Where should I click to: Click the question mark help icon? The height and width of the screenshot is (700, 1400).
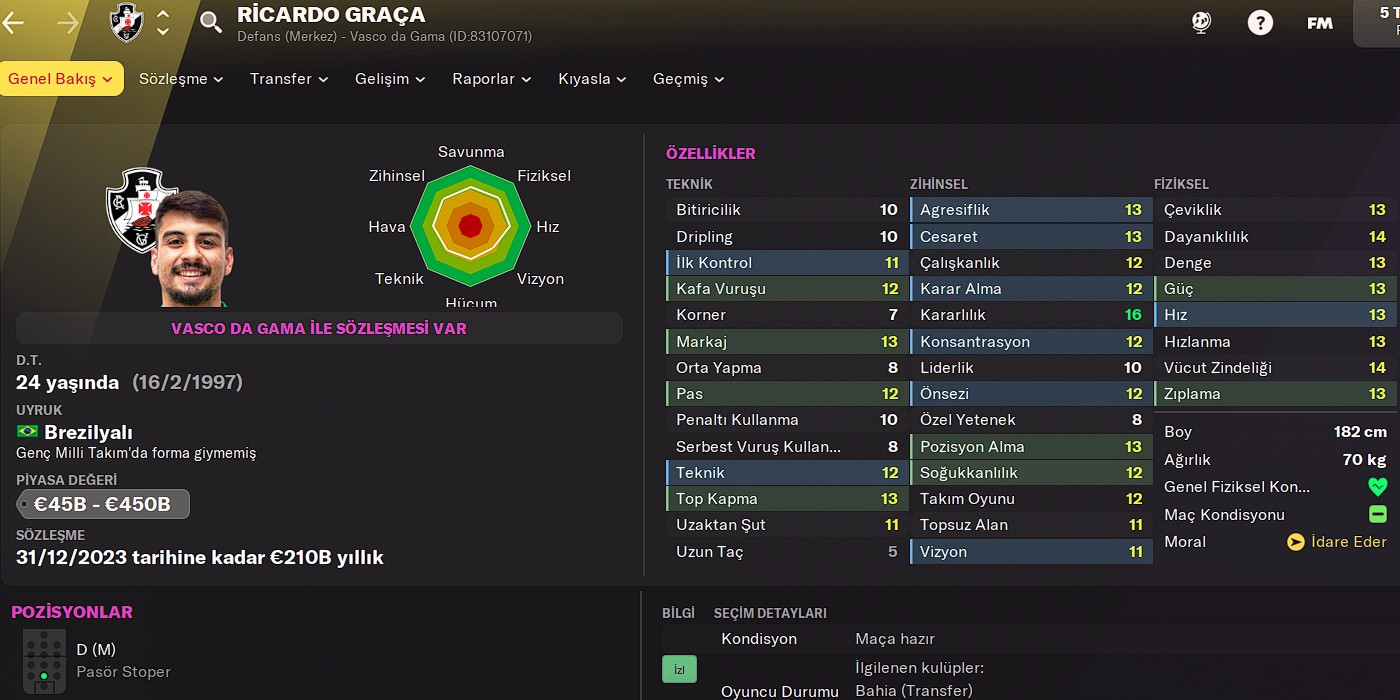1260,23
